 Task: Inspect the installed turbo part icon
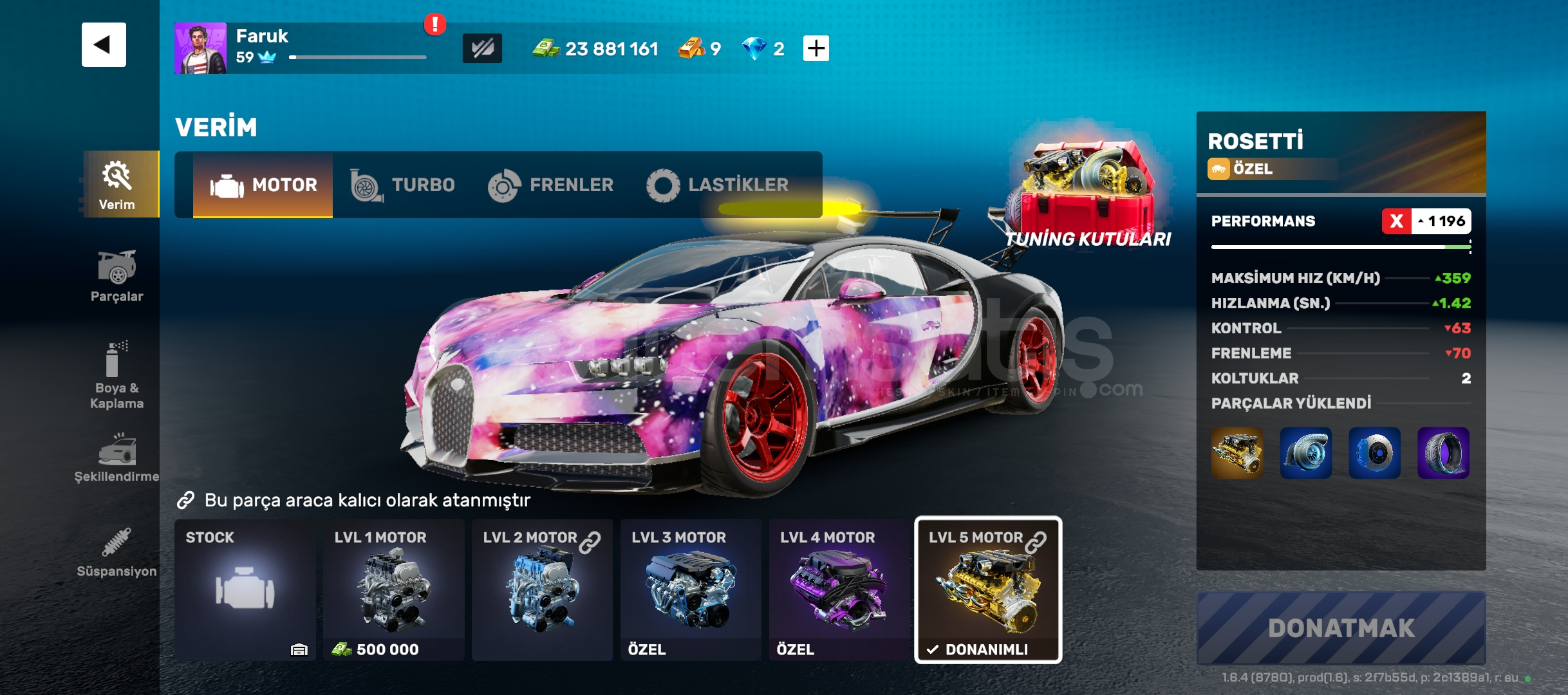click(x=1305, y=453)
